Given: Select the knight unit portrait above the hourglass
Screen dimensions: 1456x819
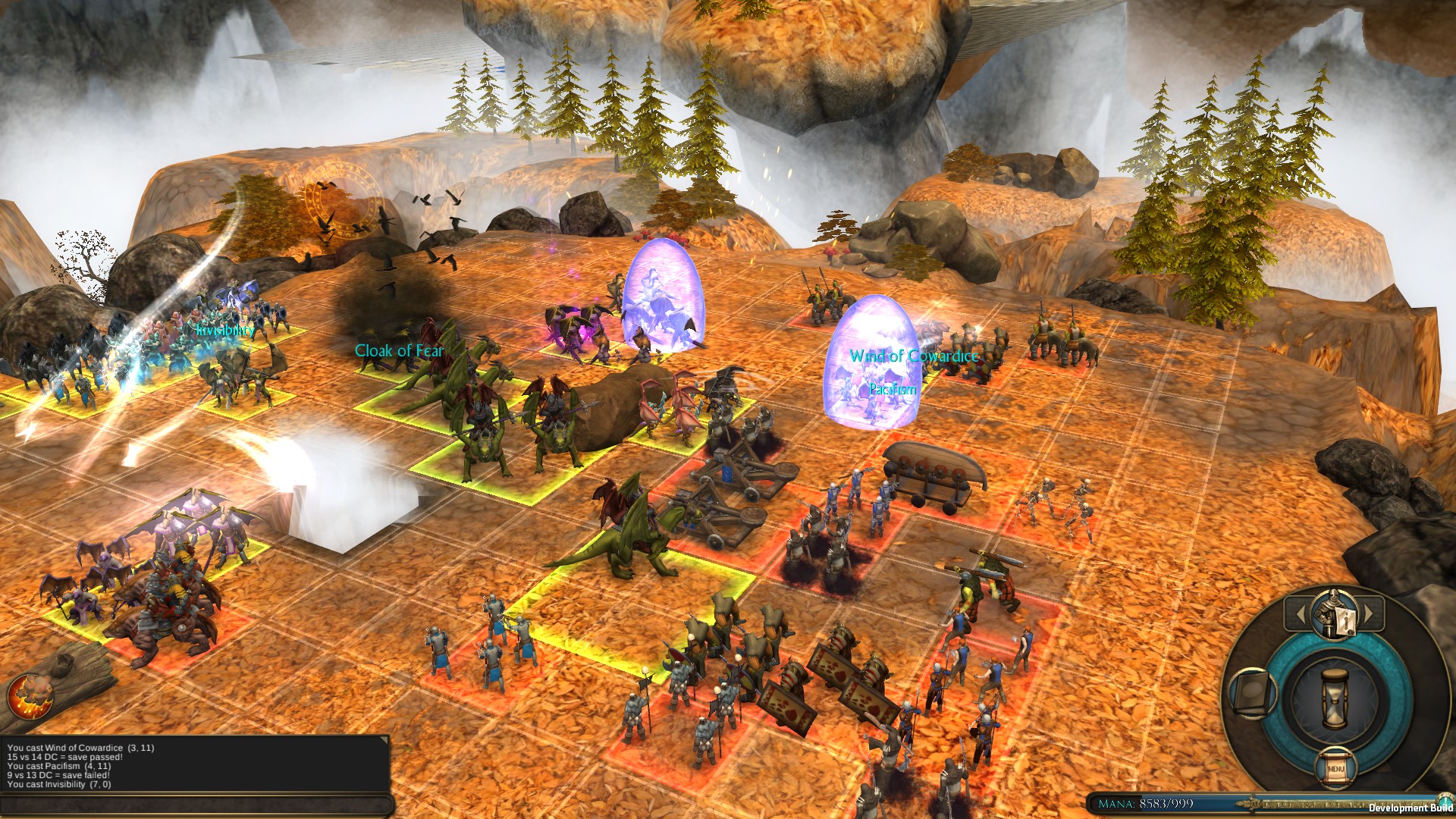Looking at the screenshot, I should point(1332,614).
